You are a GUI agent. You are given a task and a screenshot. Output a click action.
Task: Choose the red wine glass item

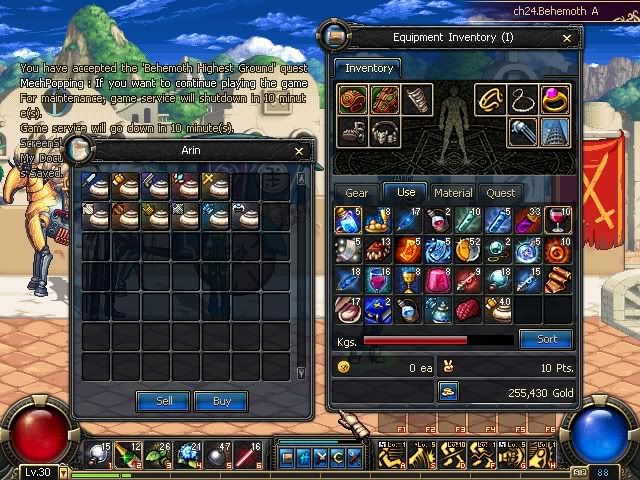tap(558, 220)
